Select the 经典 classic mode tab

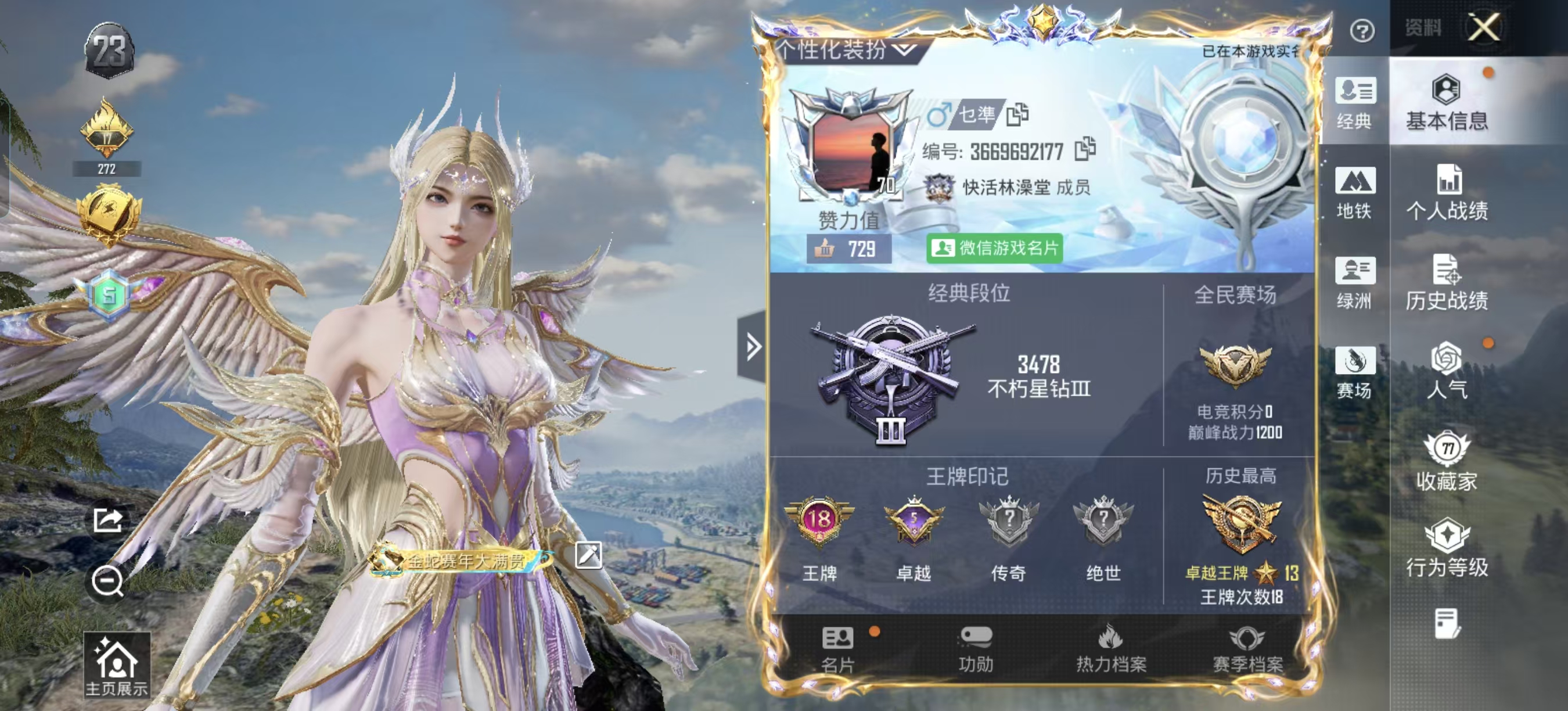click(x=1354, y=102)
